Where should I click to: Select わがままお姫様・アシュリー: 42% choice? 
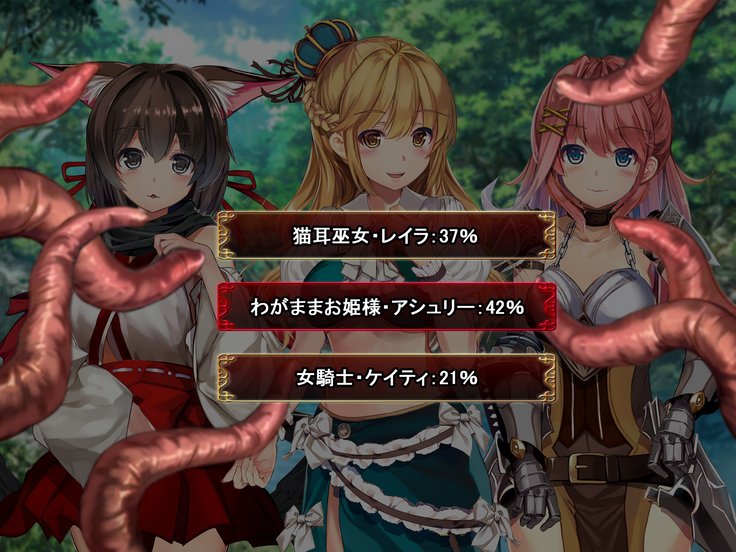[x=386, y=307]
